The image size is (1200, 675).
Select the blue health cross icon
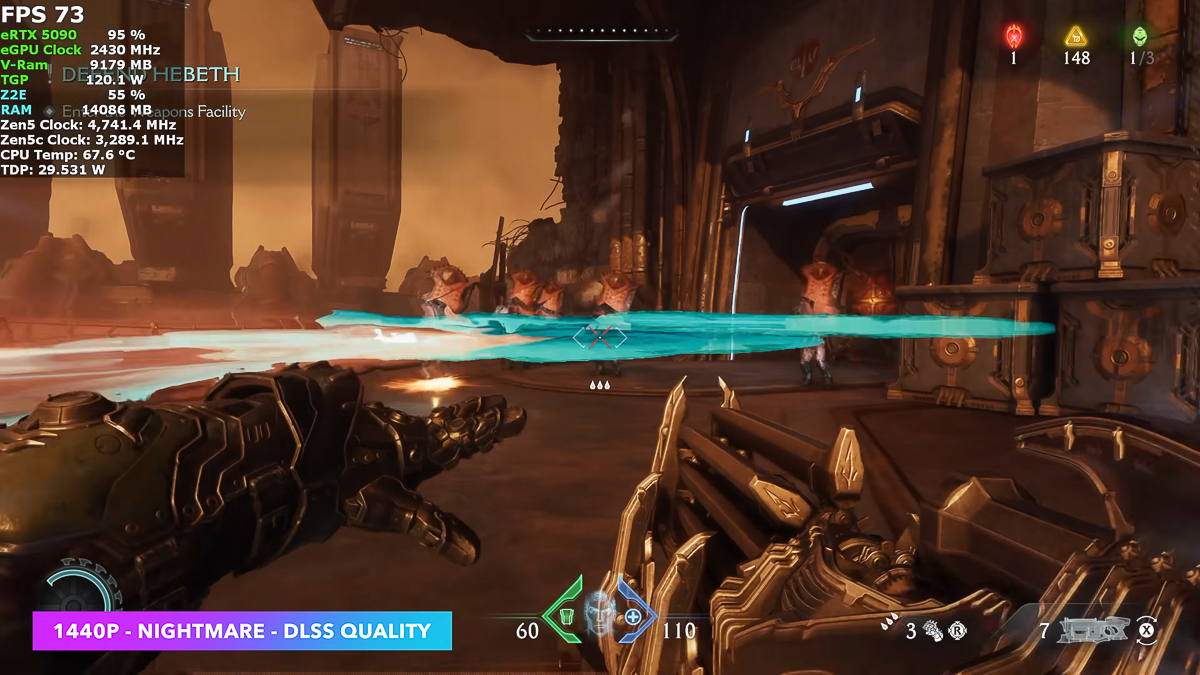(x=632, y=616)
